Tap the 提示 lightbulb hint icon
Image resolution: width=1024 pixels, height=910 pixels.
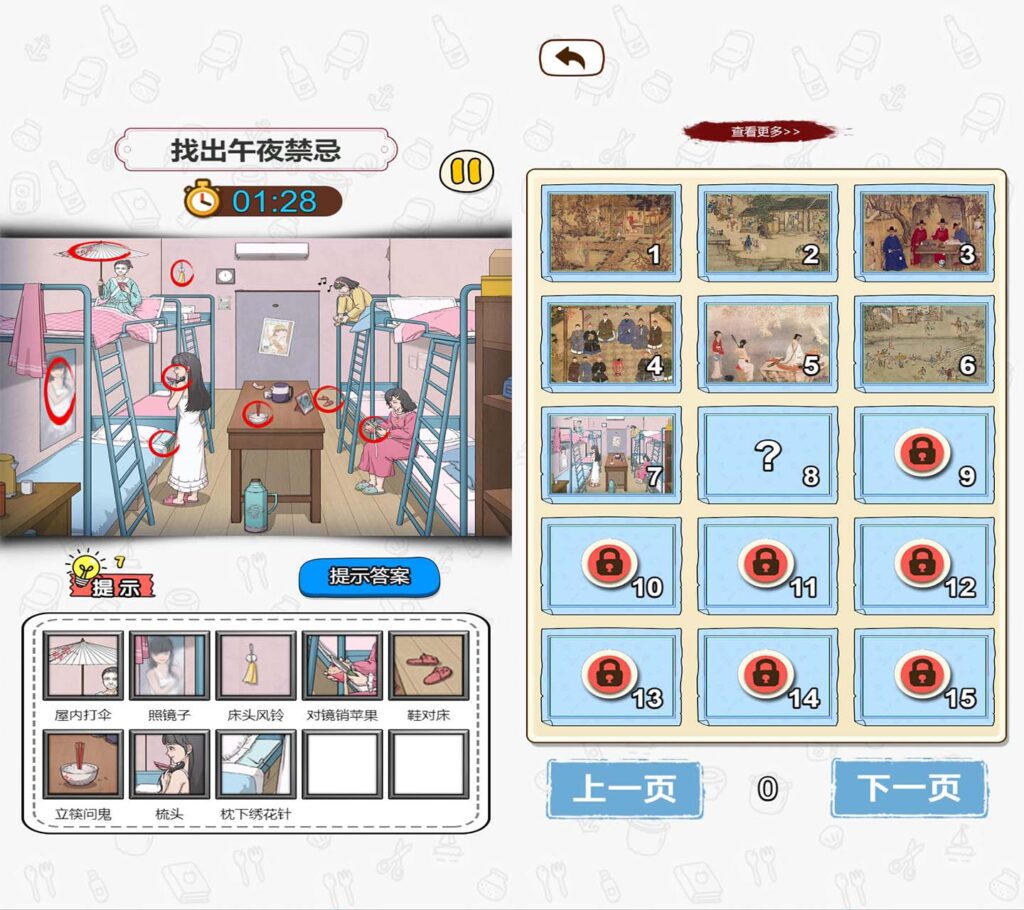(110, 575)
